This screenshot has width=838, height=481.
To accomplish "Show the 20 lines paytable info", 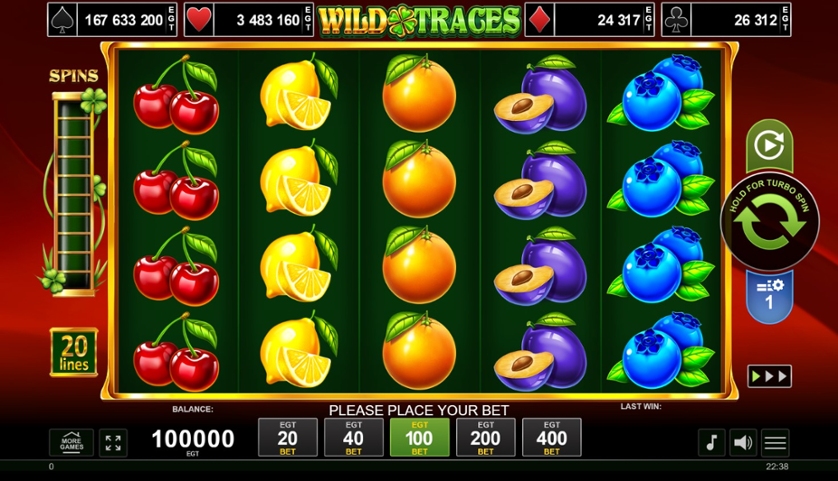I will click(74, 352).
